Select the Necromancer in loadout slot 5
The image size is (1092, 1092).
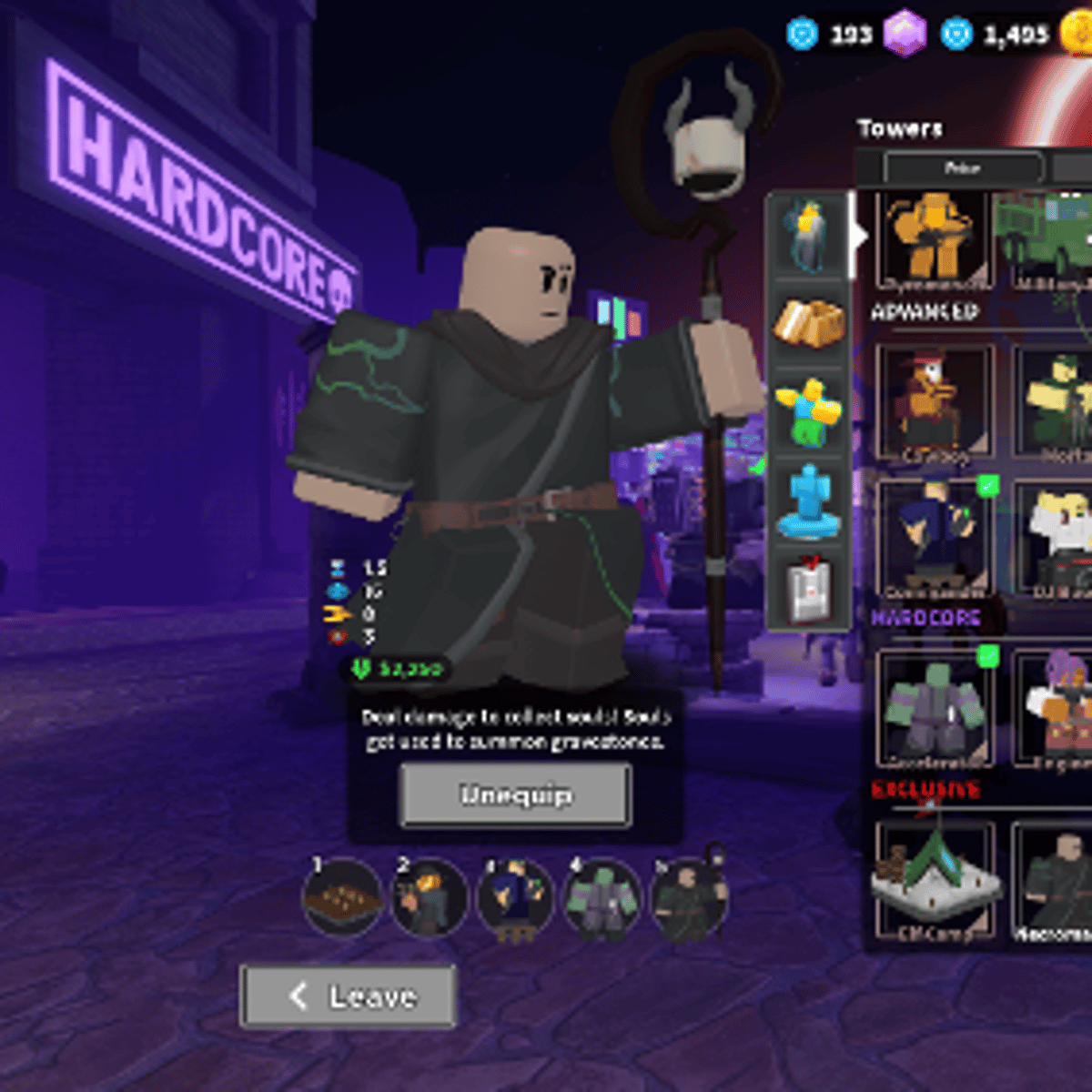pyautogui.click(x=689, y=898)
